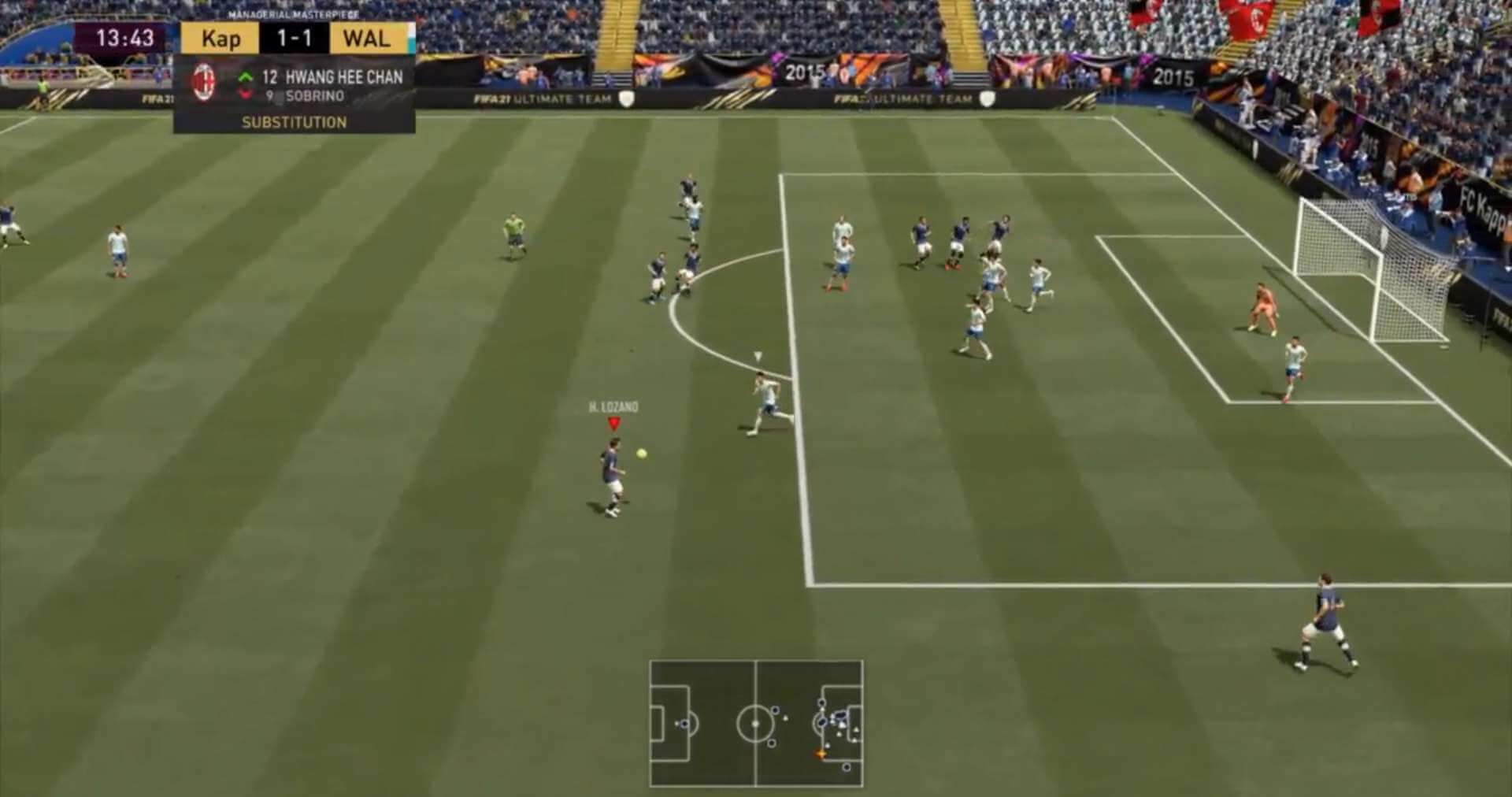1512x797 pixels.
Task: Click the red player indicator above H. Lozano
Action: 613,422
